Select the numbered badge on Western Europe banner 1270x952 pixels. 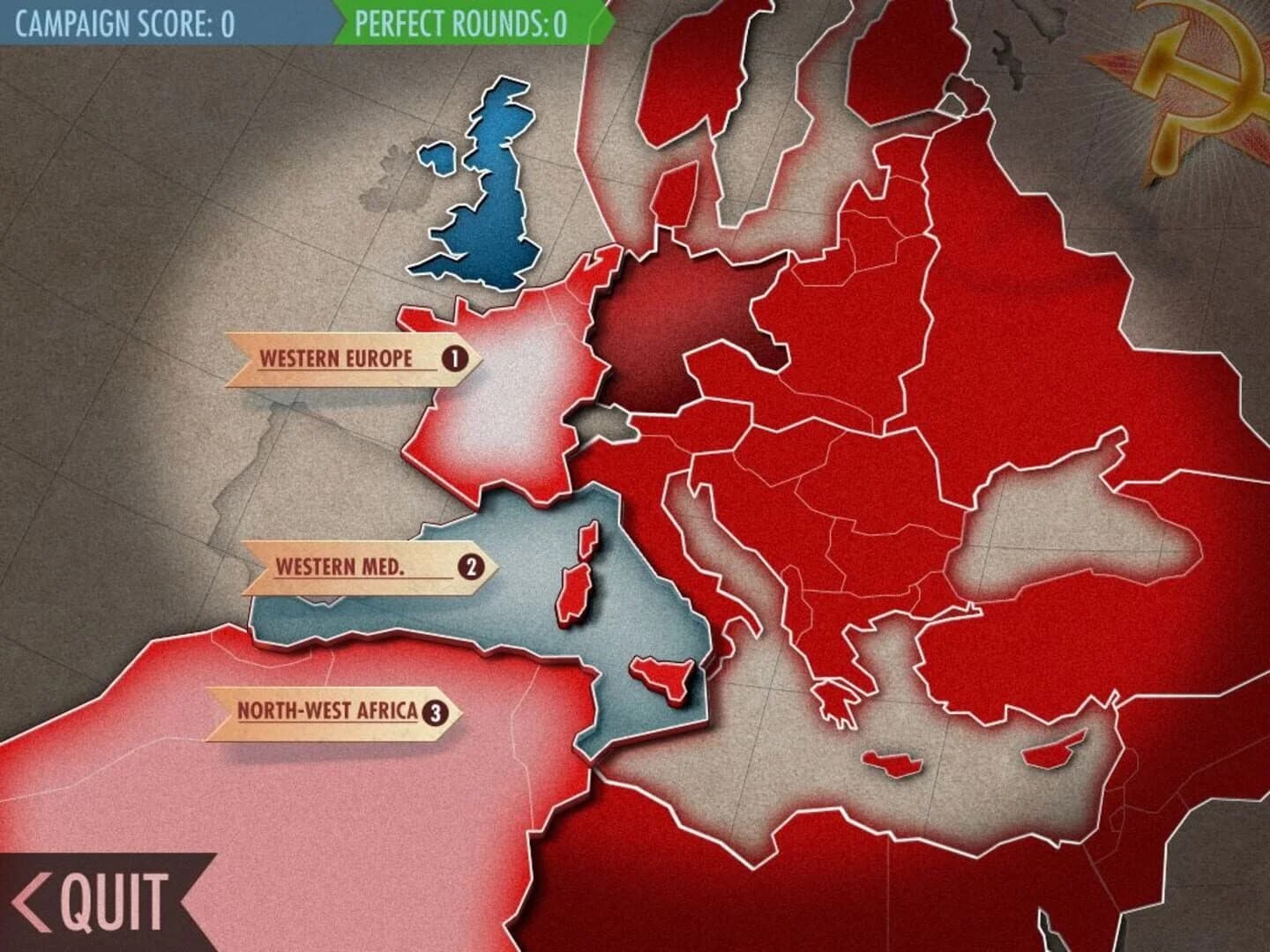point(455,358)
